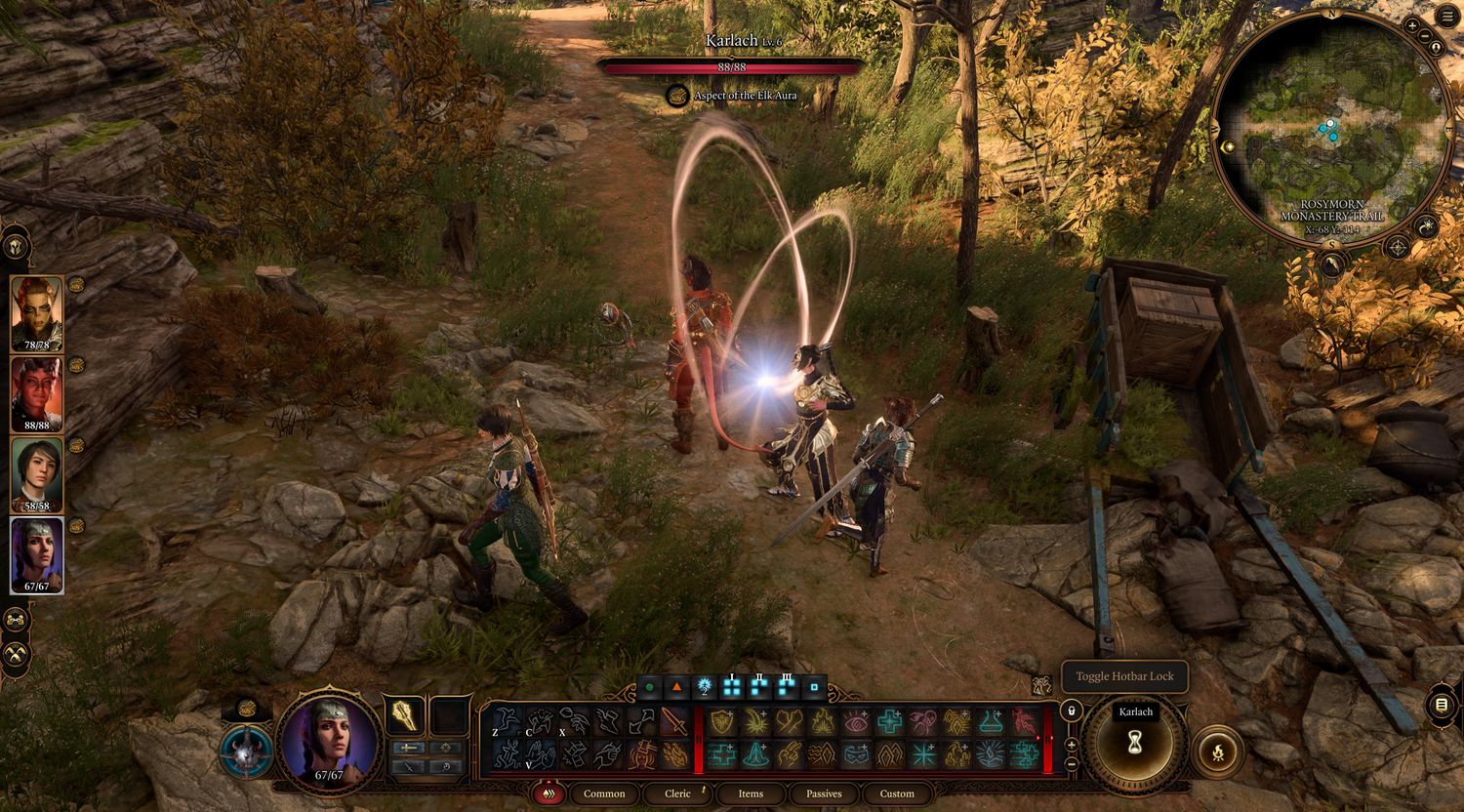
Task: Select the Passives tab
Action: [824, 793]
